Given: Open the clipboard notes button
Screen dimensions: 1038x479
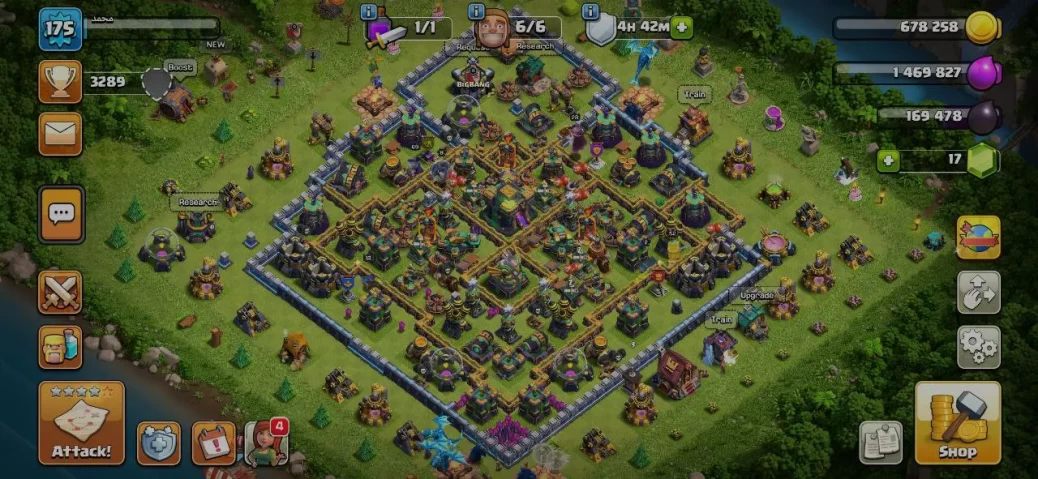Looking at the screenshot, I should coord(881,443).
